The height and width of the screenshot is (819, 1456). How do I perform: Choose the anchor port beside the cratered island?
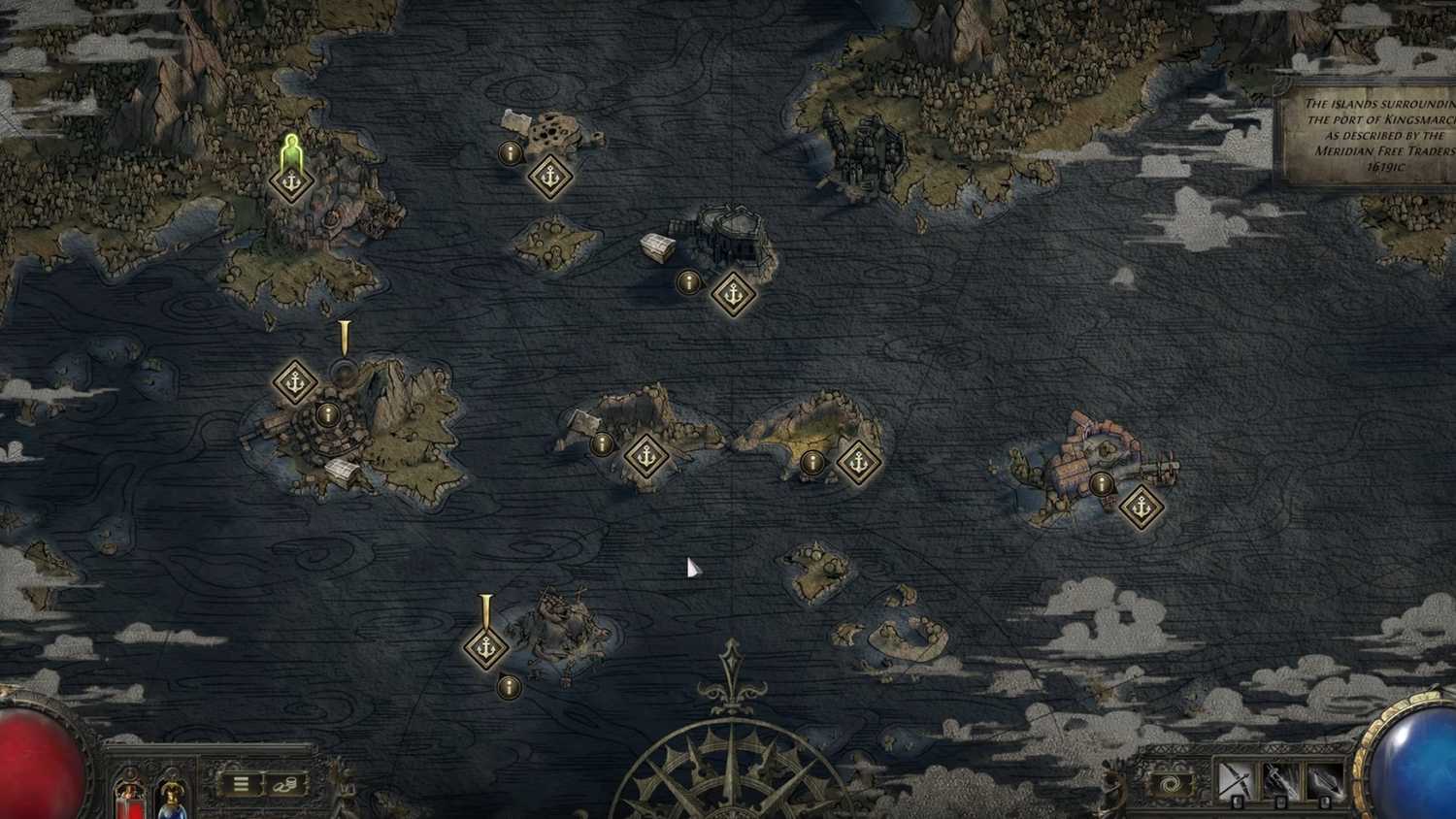tap(550, 177)
